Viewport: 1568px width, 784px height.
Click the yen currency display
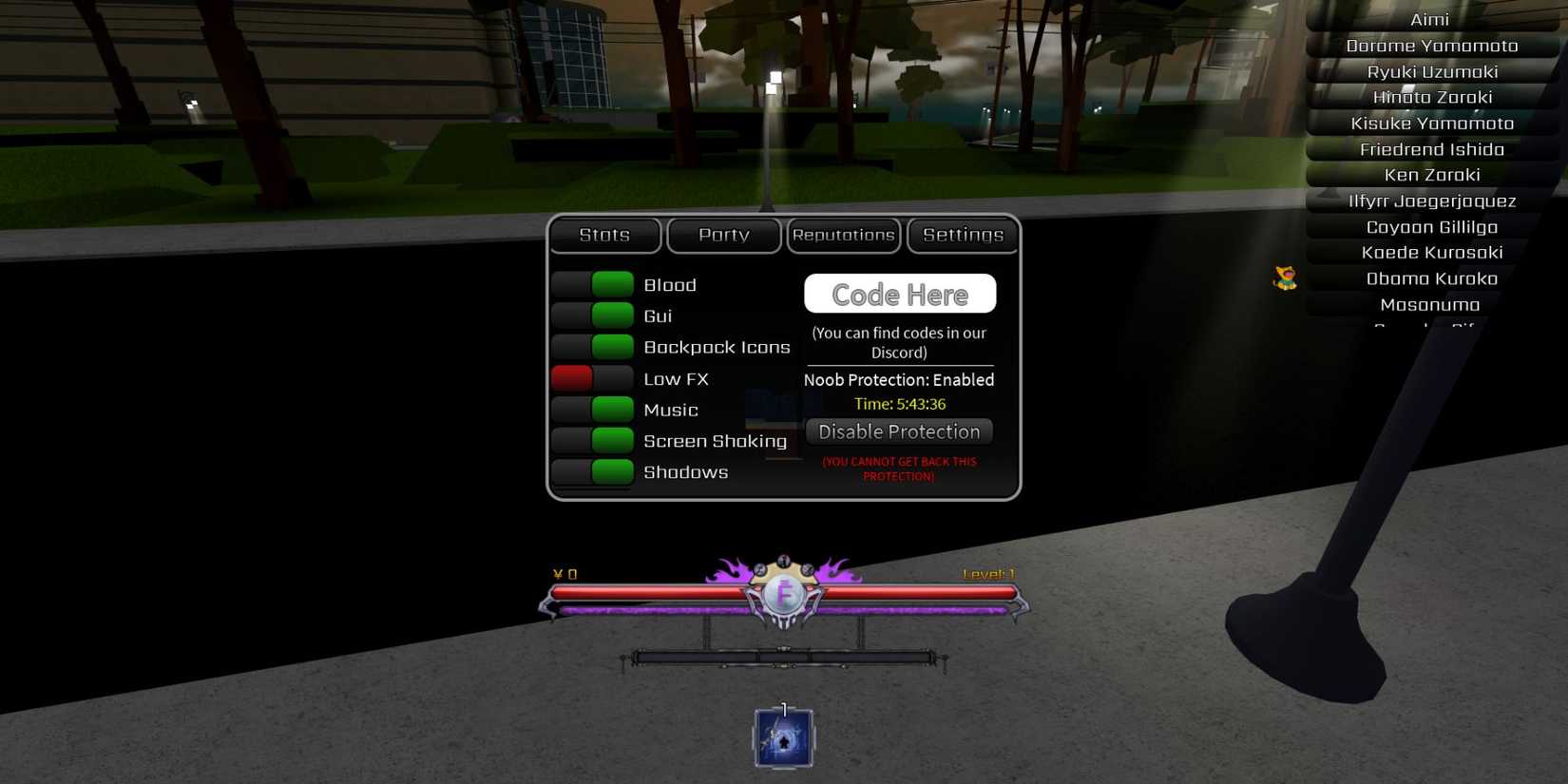pos(563,574)
